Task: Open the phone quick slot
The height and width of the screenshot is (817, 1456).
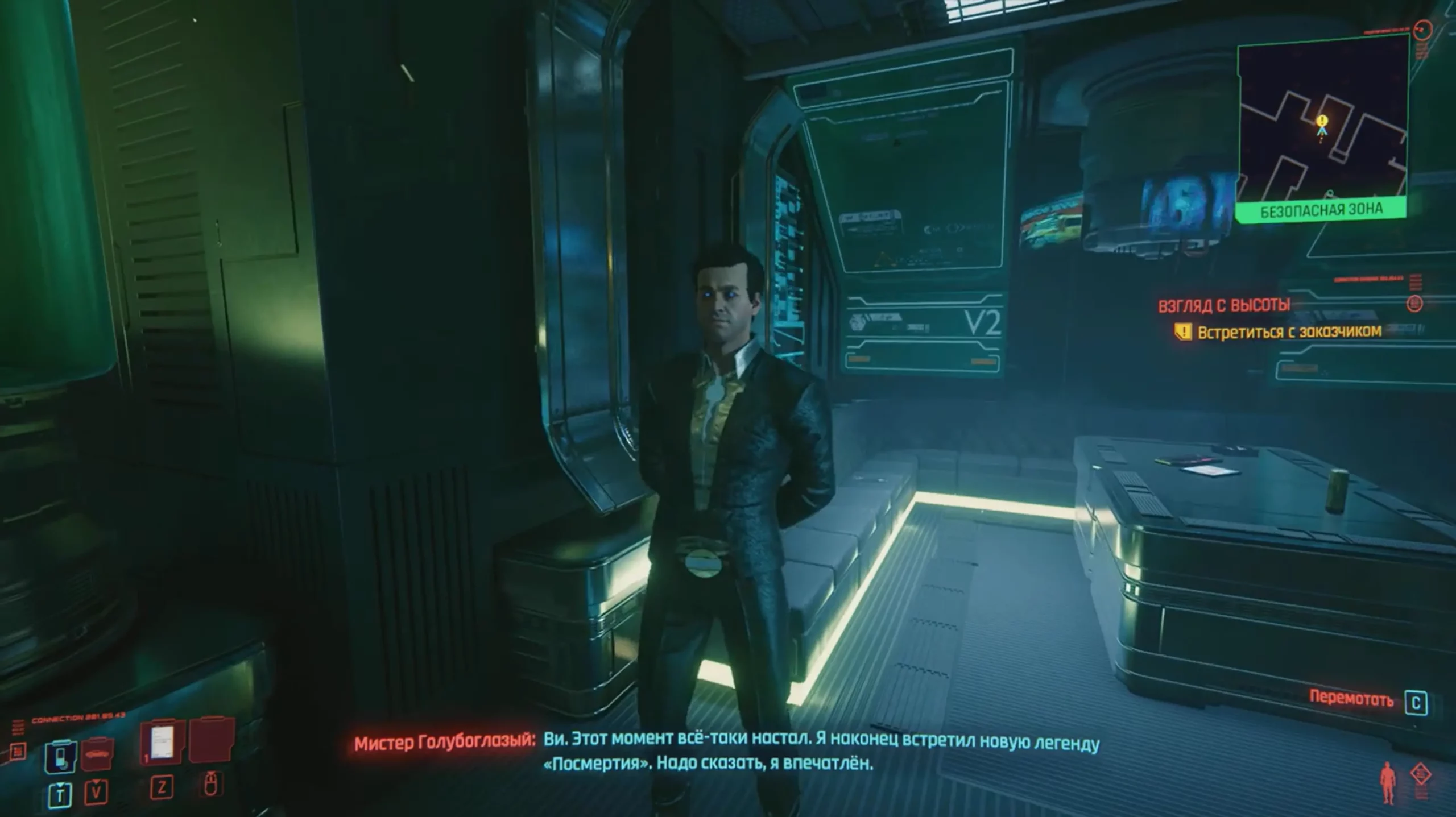Action: pos(60,756)
